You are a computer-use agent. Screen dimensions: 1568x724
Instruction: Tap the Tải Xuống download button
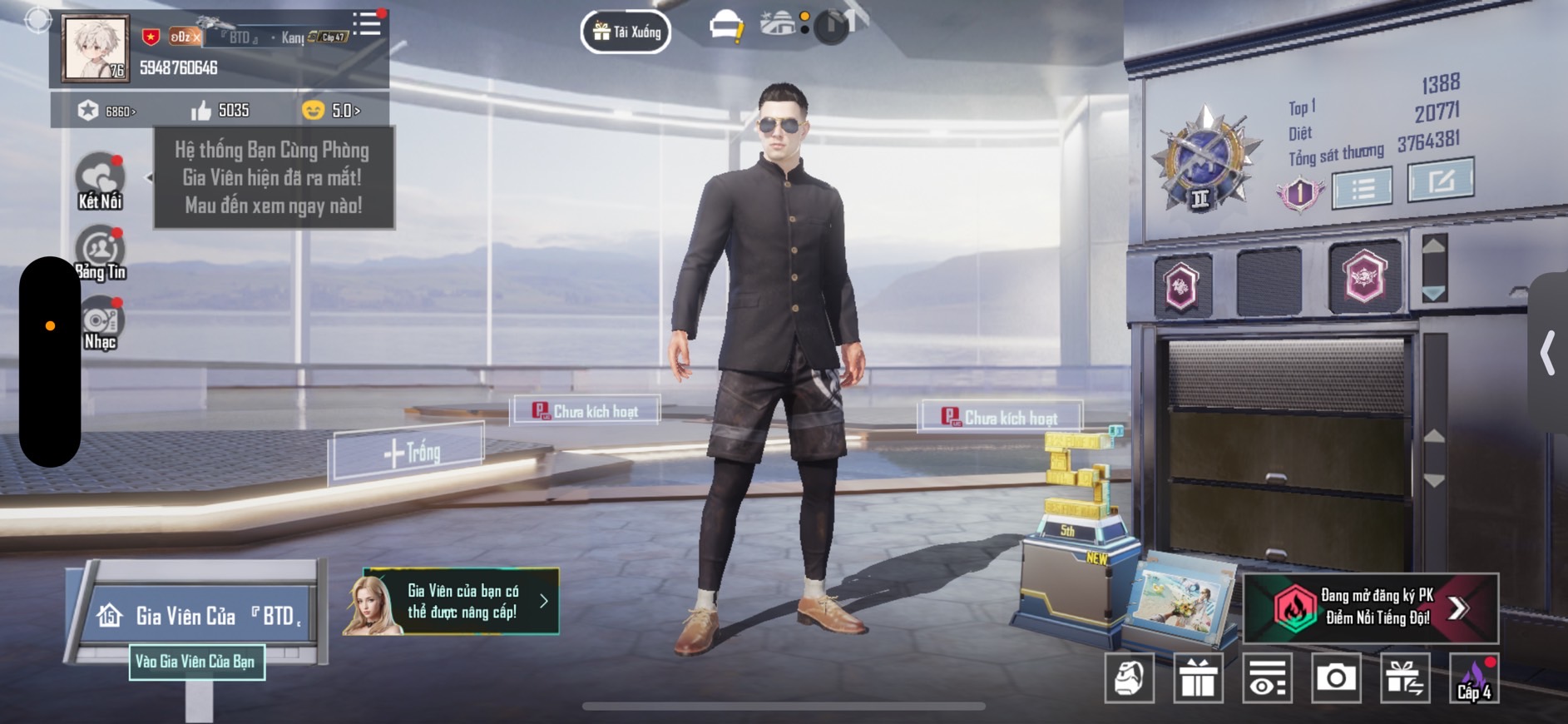click(x=626, y=32)
